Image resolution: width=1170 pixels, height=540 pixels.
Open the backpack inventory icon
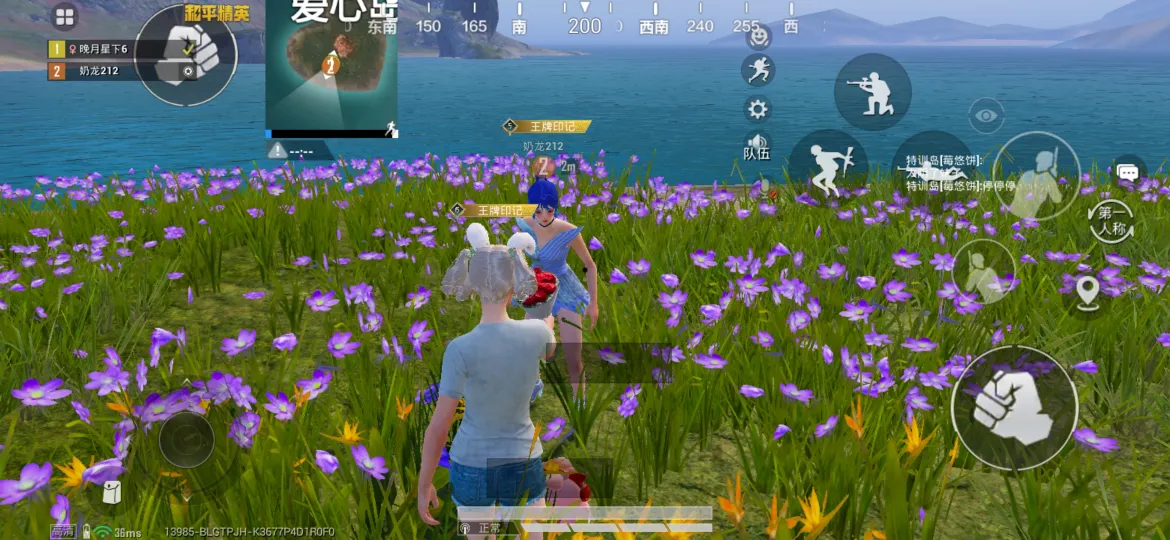(112, 491)
